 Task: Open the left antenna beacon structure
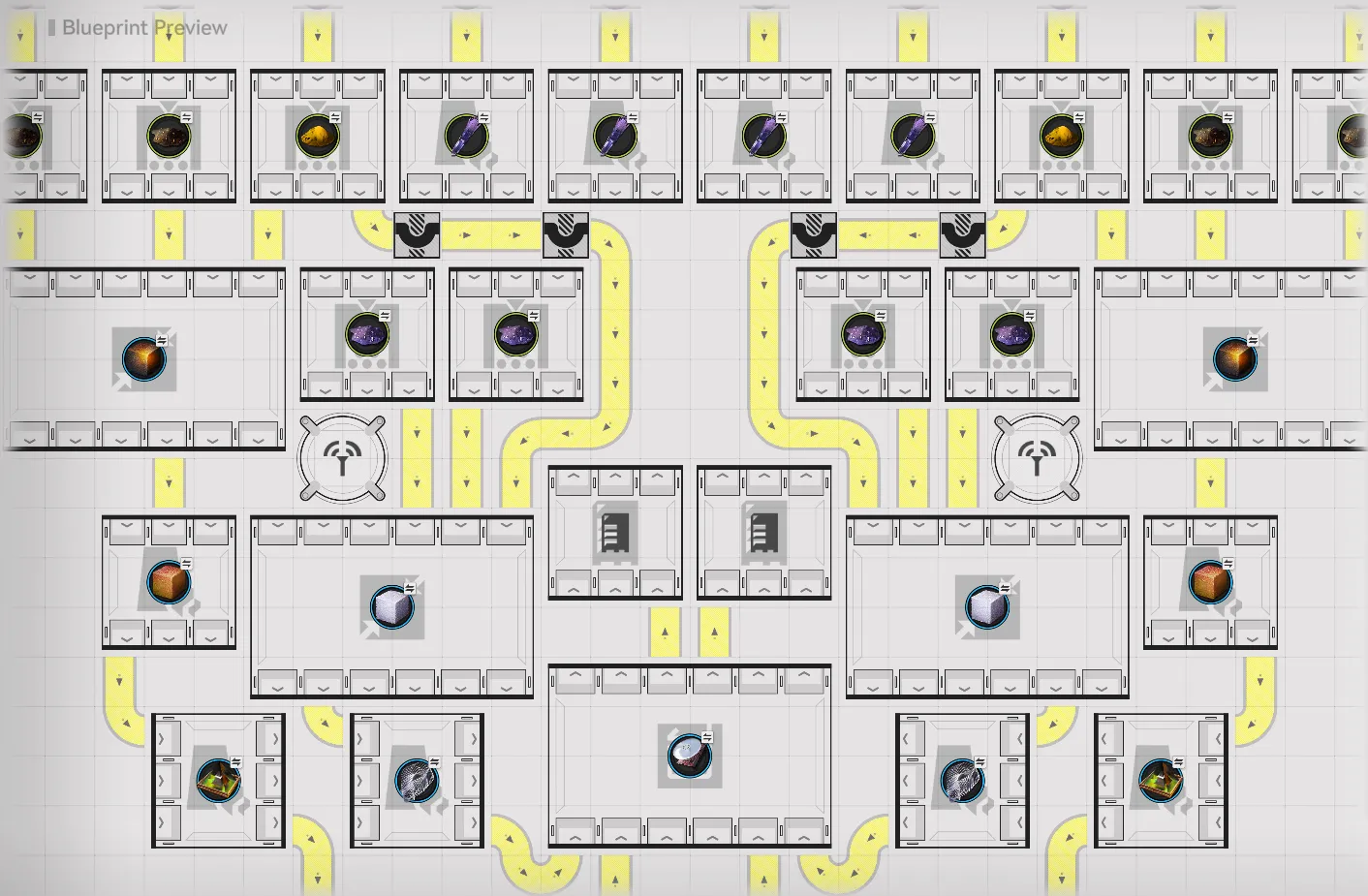pos(342,457)
